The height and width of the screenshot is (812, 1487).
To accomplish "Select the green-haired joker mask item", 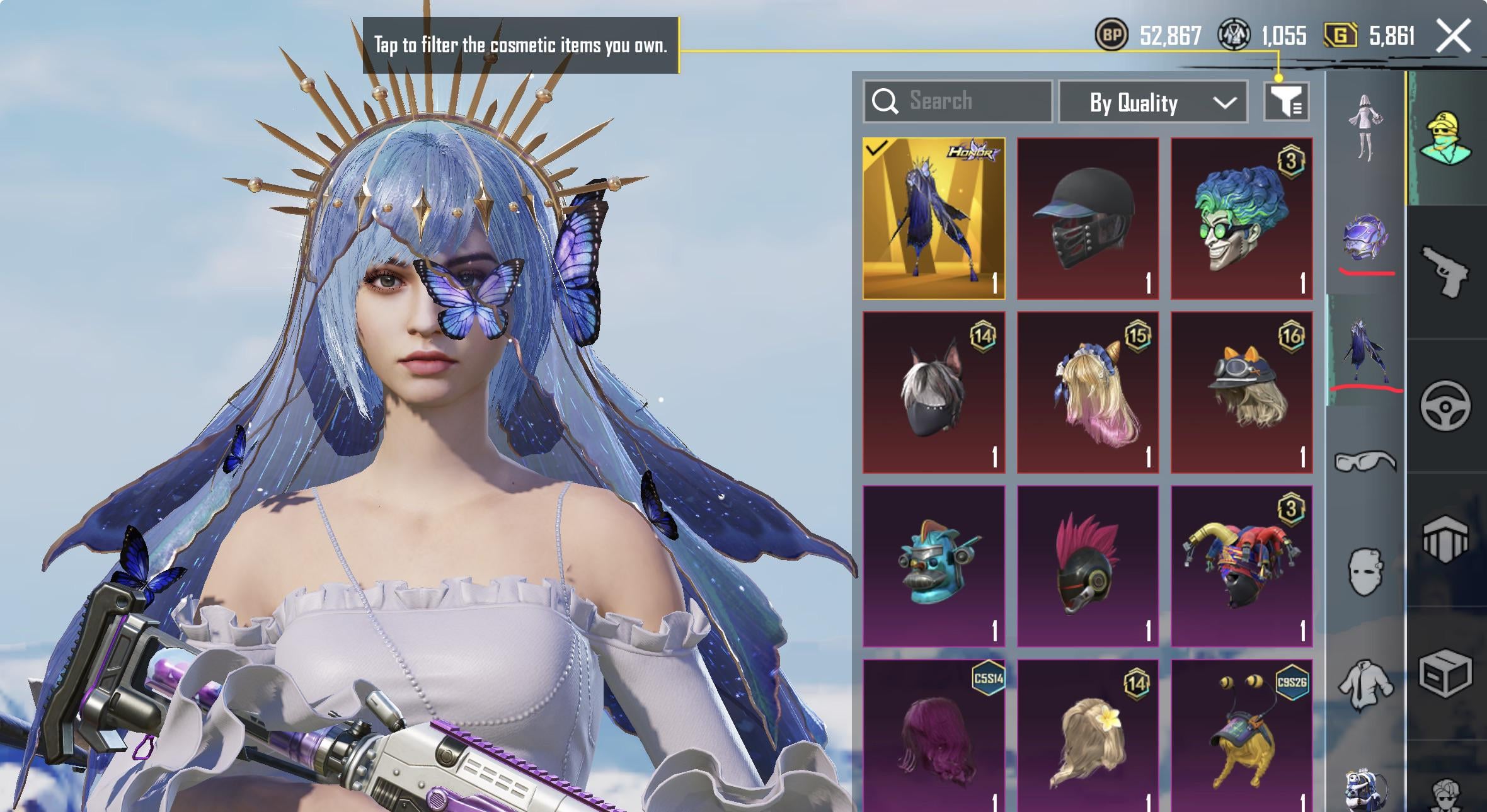I will (x=1241, y=218).
